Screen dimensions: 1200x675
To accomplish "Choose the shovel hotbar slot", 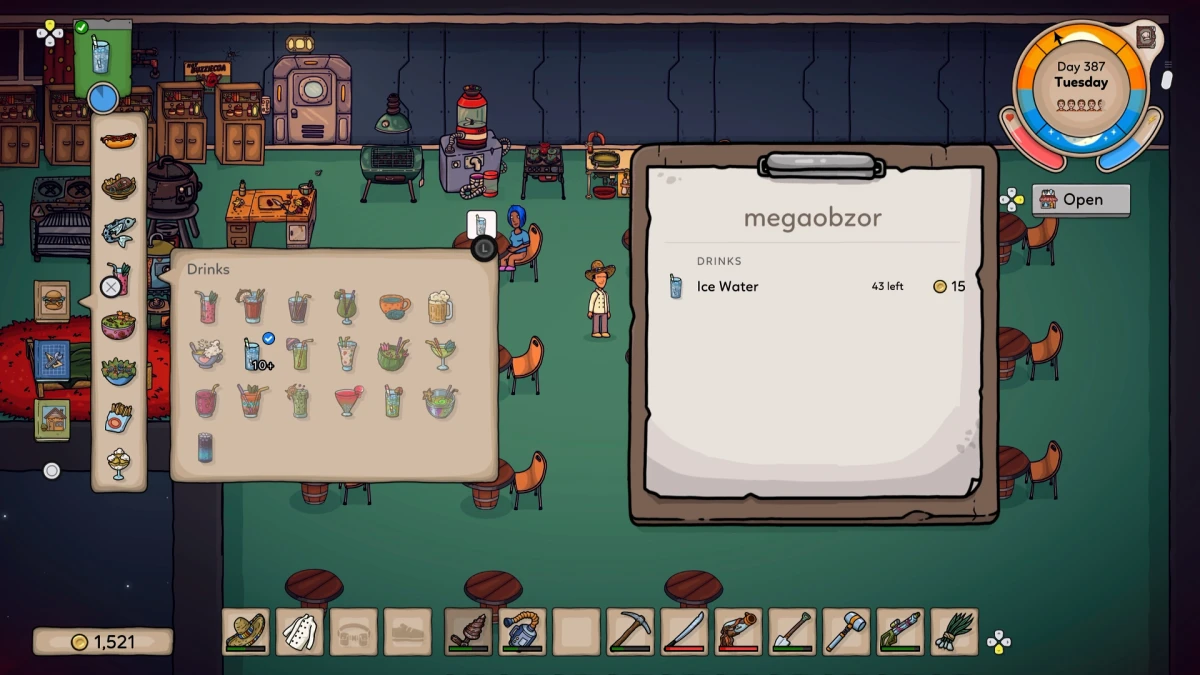I will click(x=792, y=632).
